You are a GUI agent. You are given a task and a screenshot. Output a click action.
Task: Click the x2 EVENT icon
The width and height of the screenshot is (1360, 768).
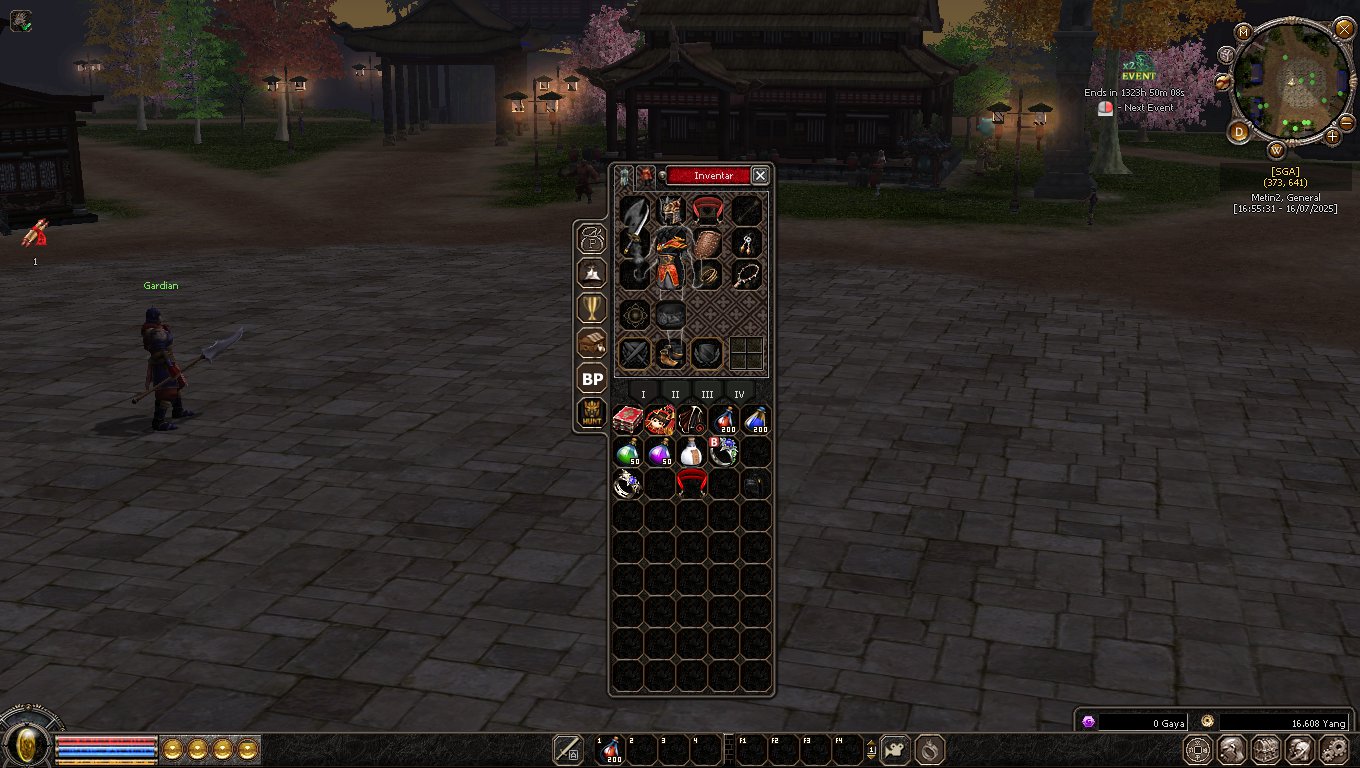point(1138,68)
